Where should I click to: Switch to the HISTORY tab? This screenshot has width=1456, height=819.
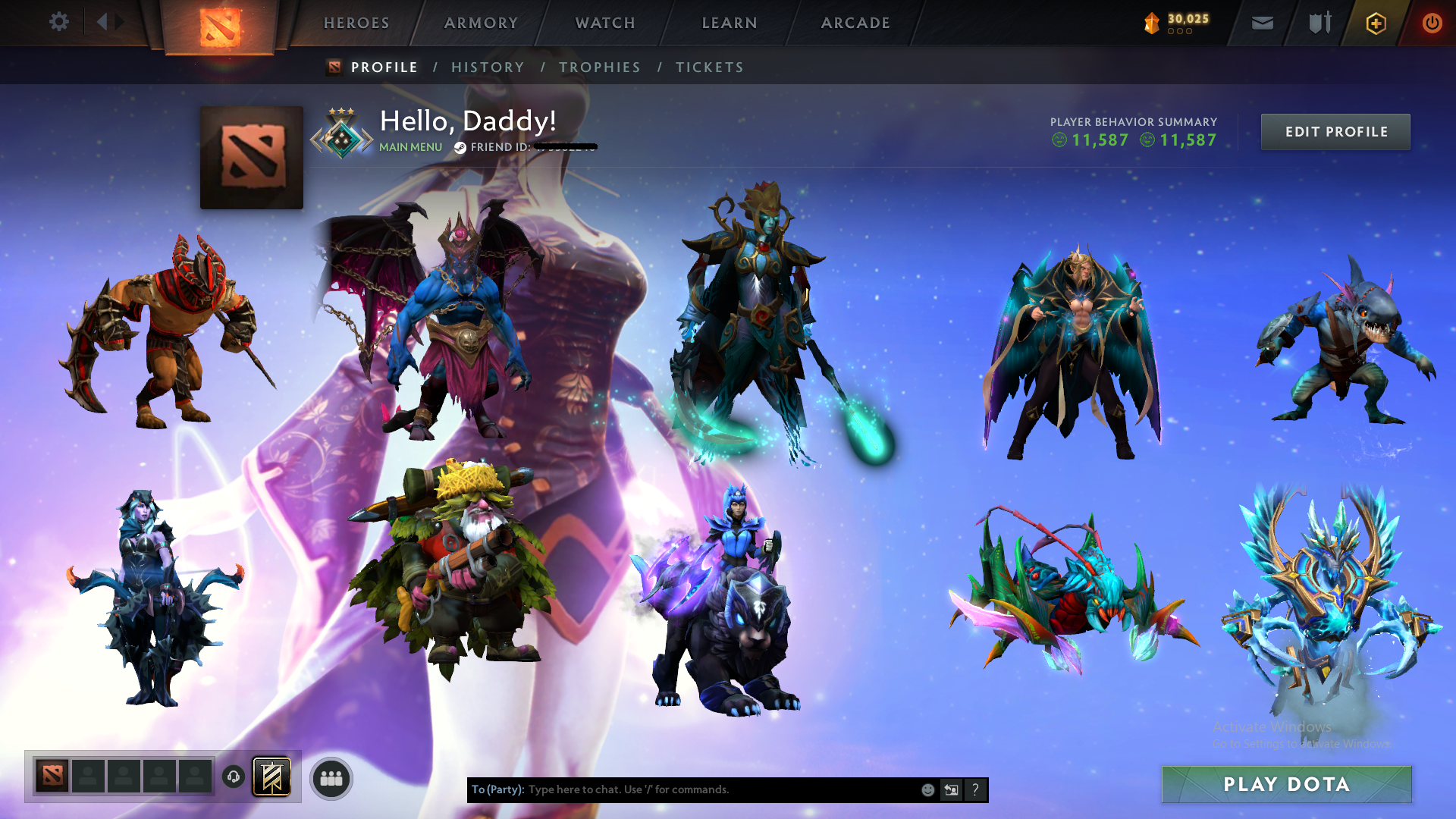[488, 67]
